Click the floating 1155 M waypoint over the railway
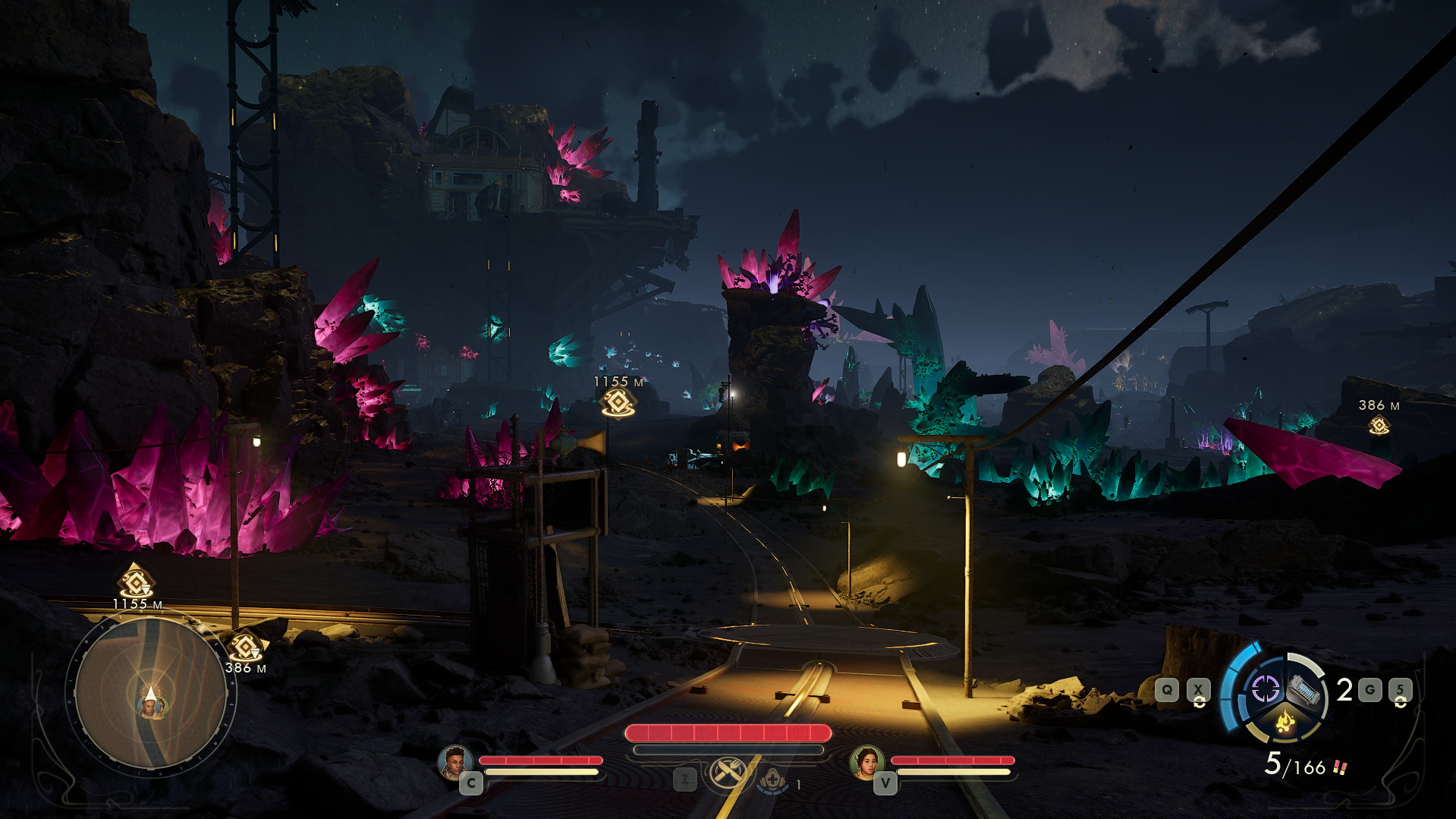1456x819 pixels. (x=618, y=403)
